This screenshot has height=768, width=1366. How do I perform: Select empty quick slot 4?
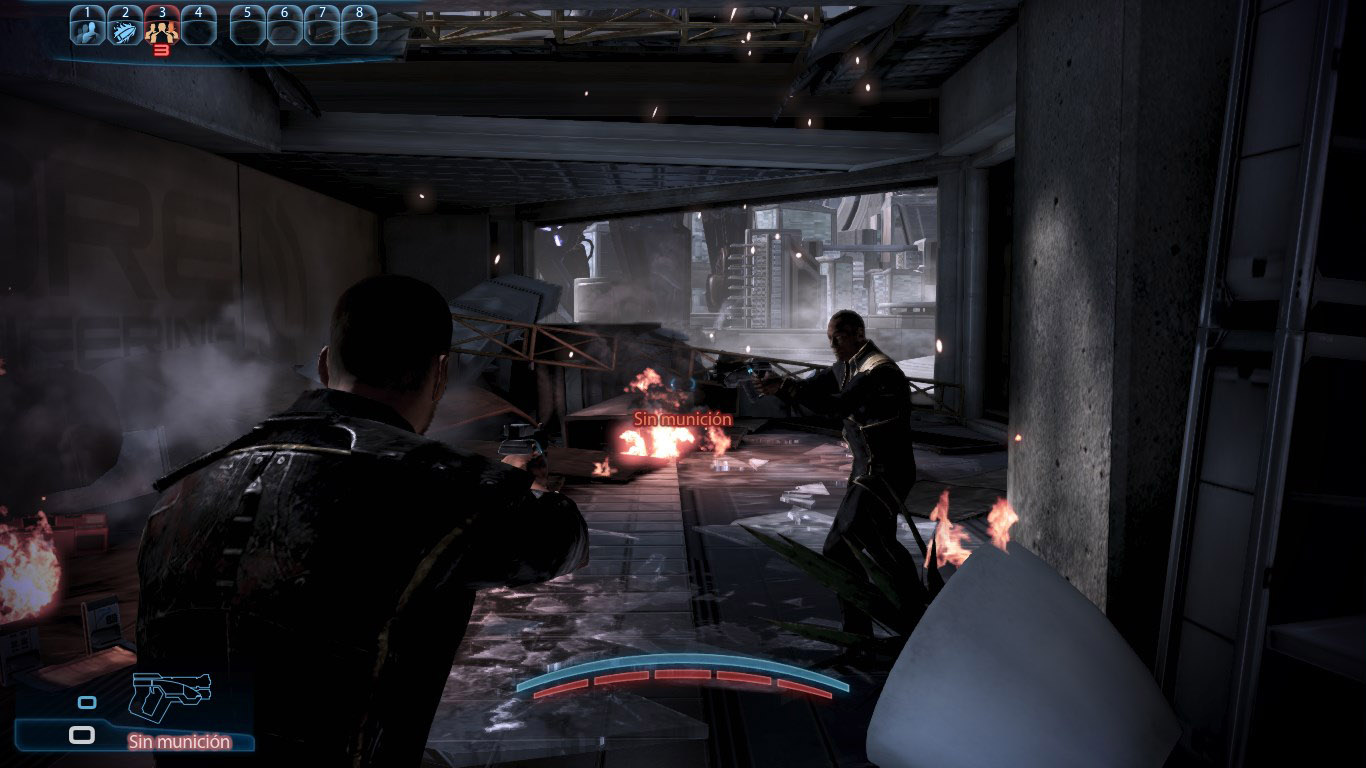pos(198,26)
